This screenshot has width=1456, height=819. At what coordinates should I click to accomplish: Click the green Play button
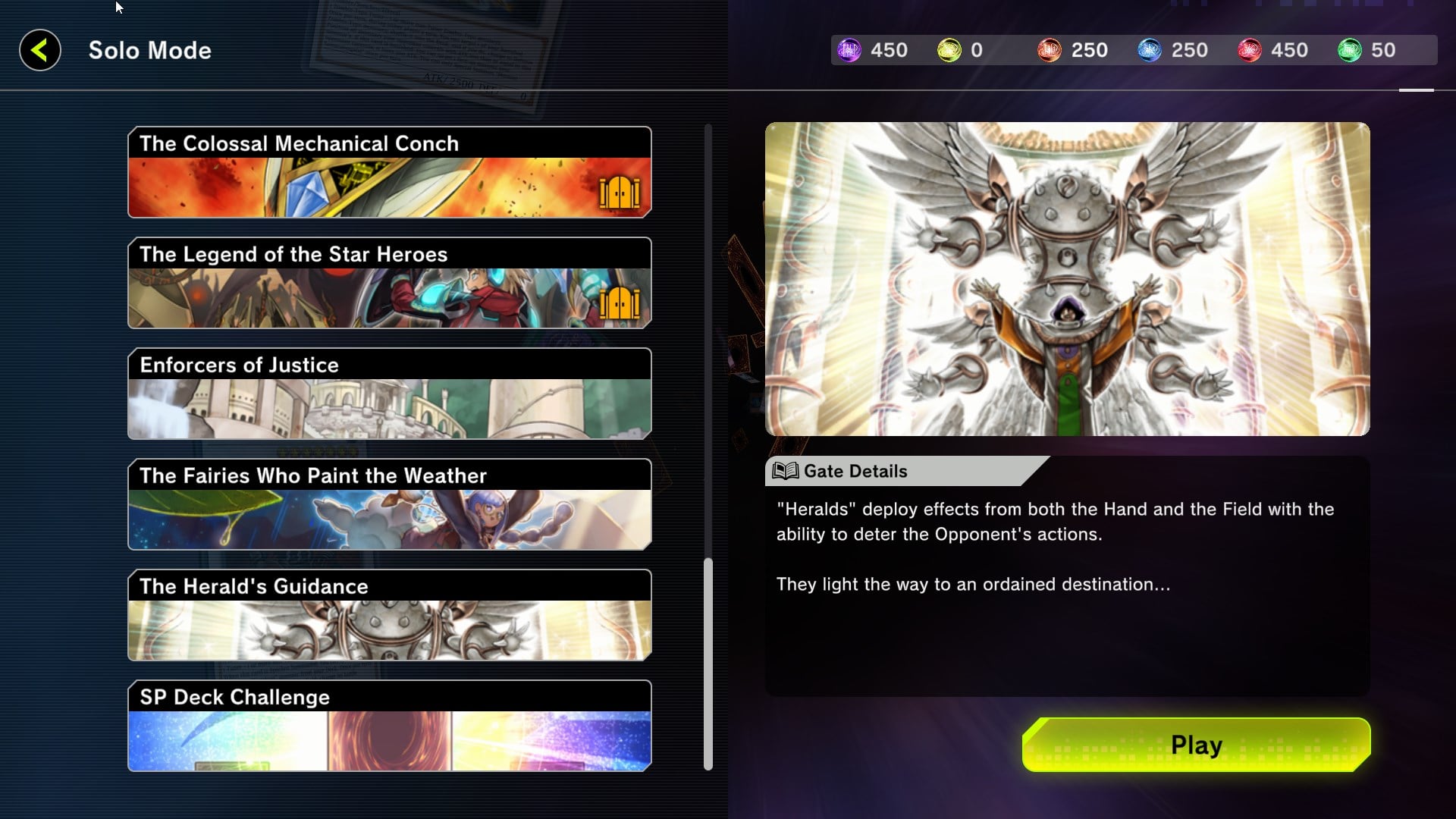[1196, 745]
